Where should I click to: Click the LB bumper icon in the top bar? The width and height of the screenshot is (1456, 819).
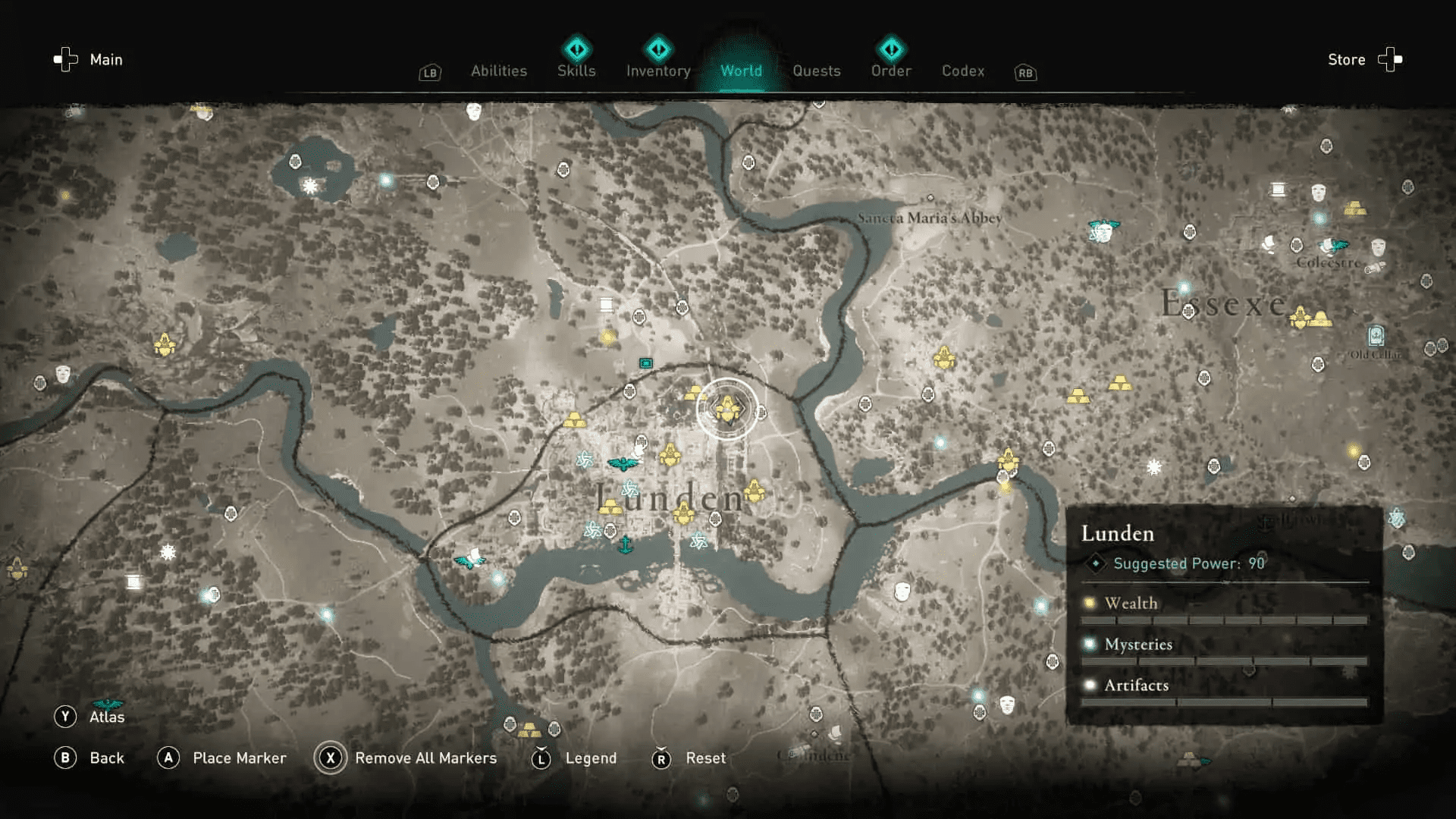pyautogui.click(x=429, y=73)
